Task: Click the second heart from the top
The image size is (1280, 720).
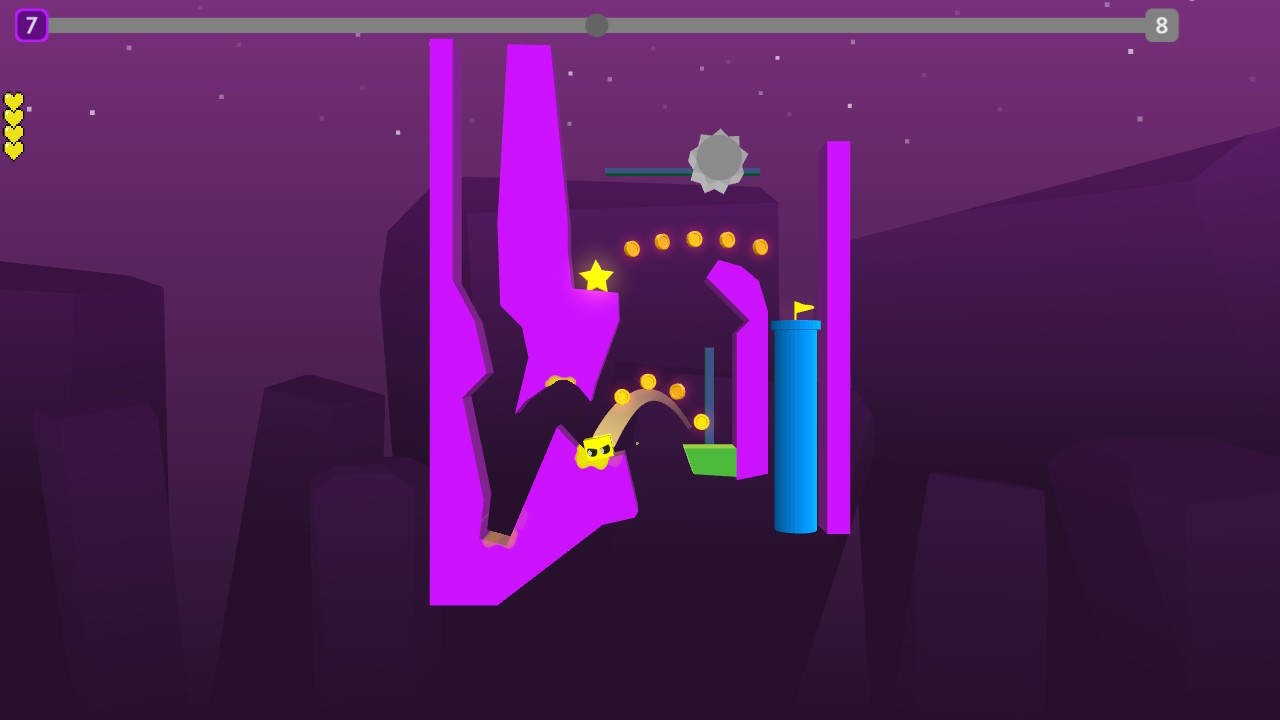Action: [x=13, y=115]
